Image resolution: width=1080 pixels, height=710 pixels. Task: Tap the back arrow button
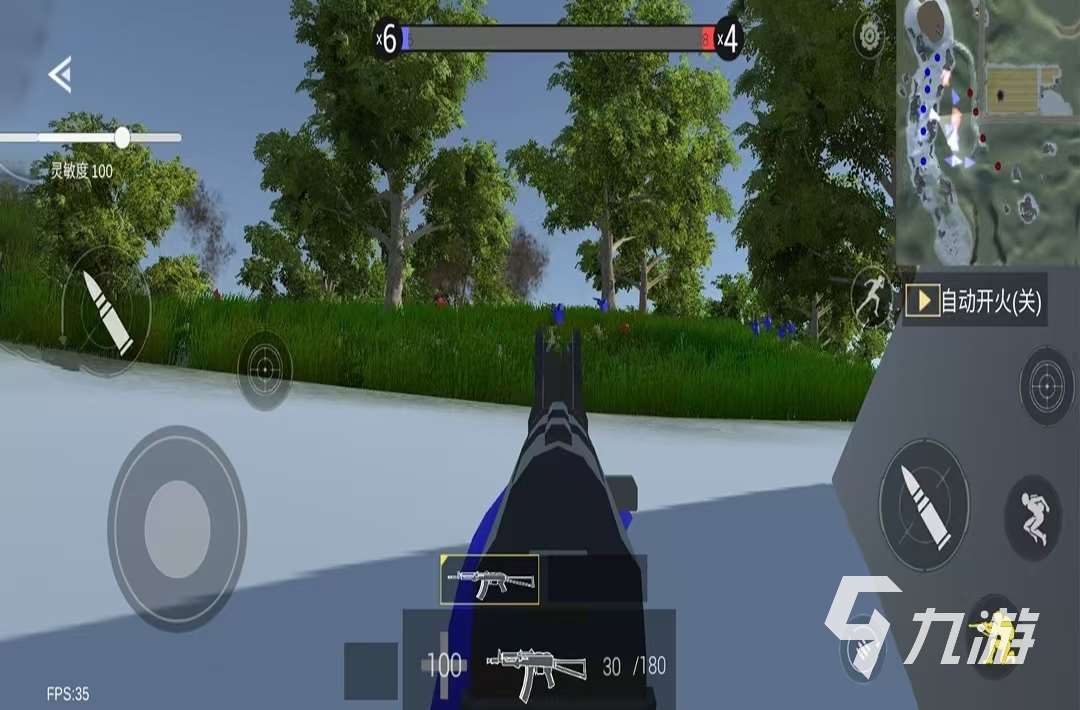pyautogui.click(x=60, y=75)
